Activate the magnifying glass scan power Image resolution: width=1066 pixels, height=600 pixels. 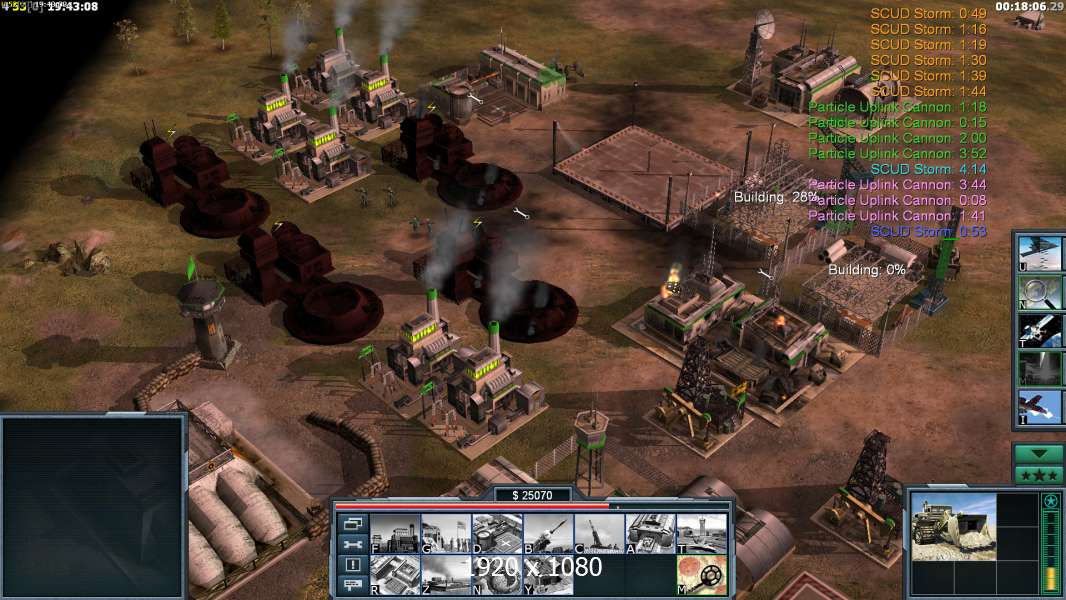1038,290
